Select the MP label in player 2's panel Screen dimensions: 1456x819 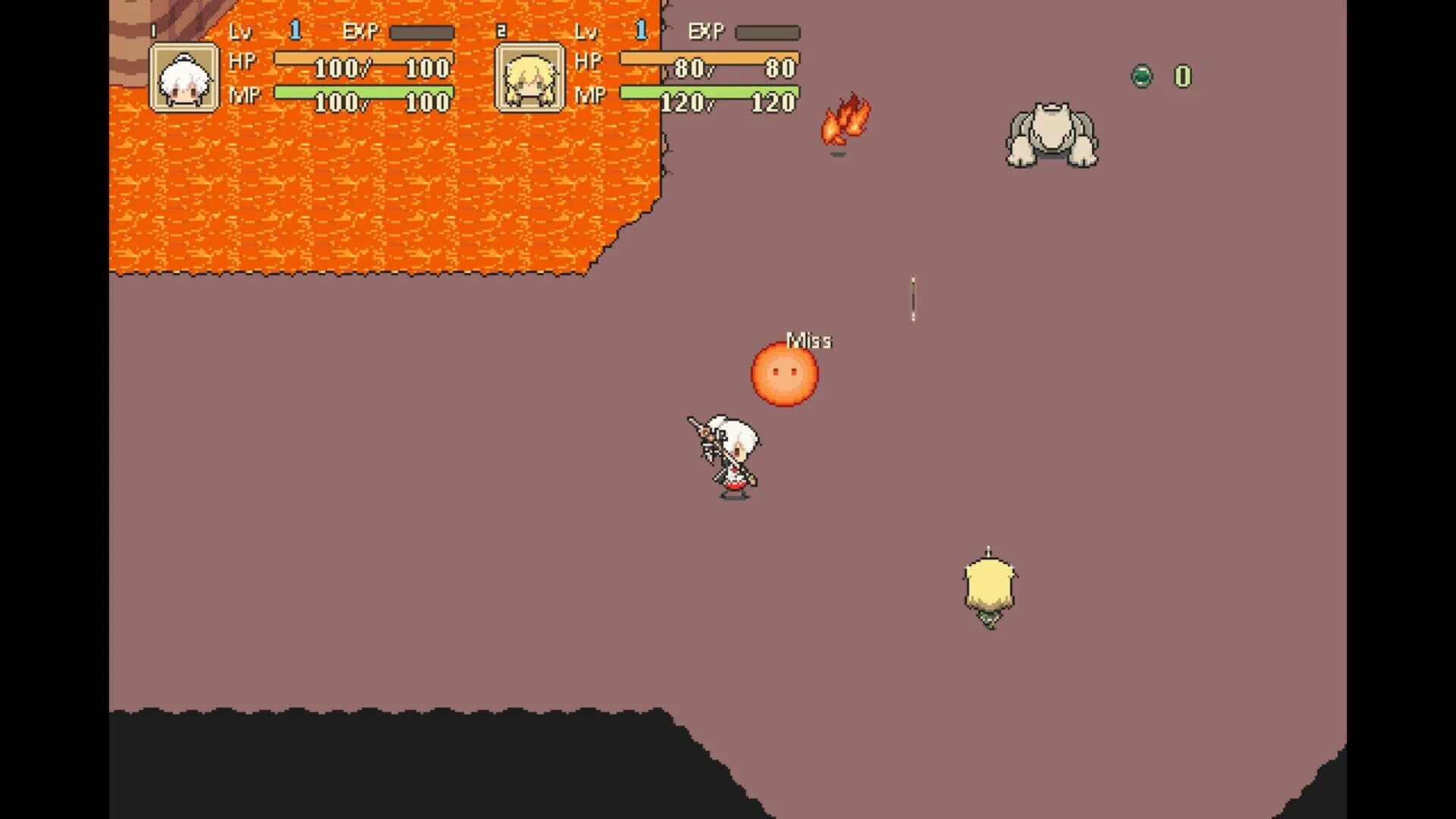pyautogui.click(x=590, y=95)
